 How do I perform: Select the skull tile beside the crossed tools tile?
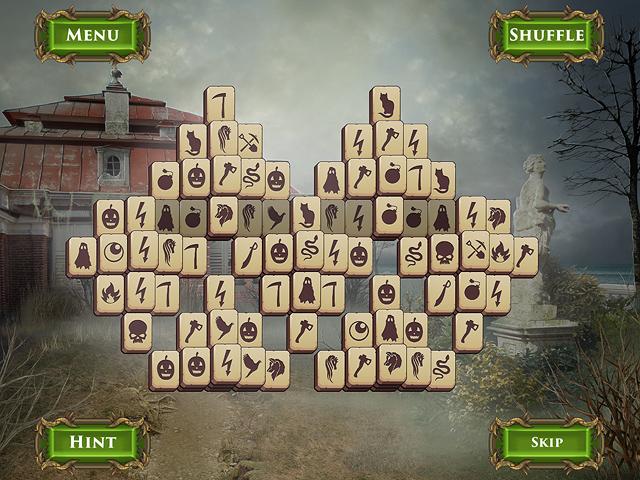(x=444, y=254)
